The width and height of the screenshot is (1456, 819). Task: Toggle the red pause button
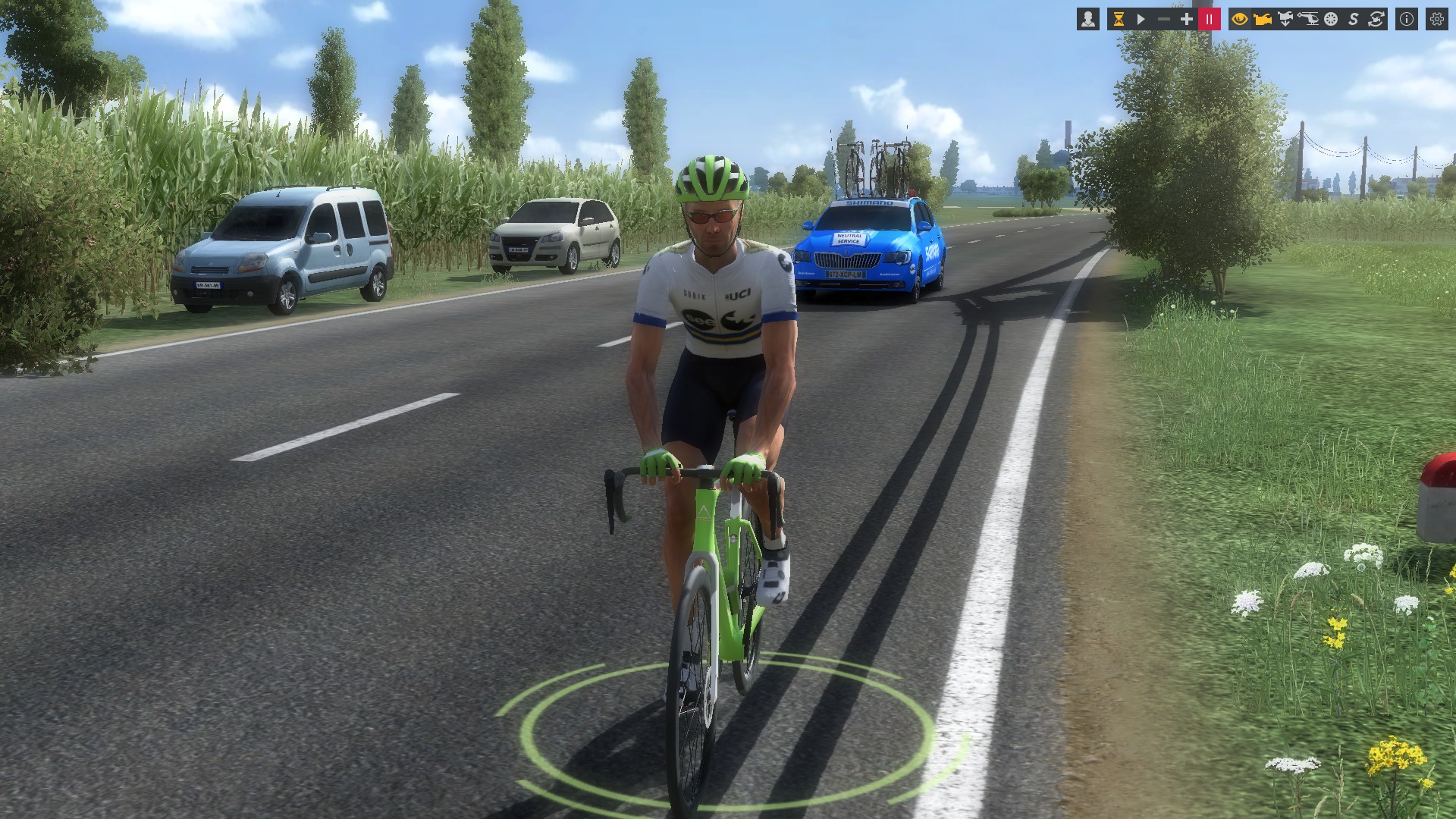click(x=1210, y=20)
